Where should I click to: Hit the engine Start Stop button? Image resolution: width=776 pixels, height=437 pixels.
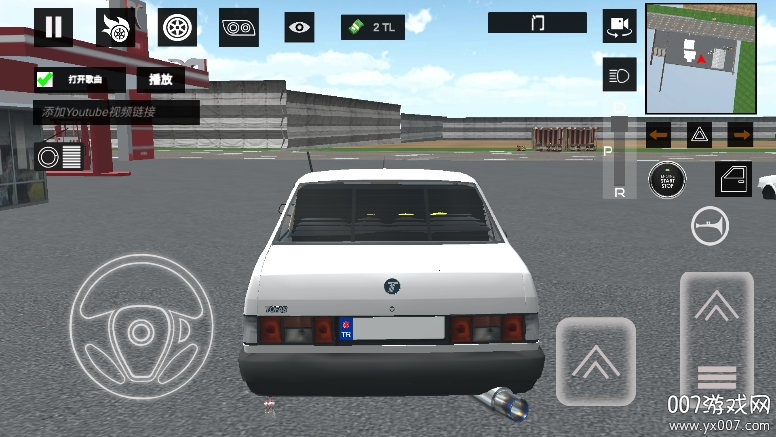coord(667,179)
